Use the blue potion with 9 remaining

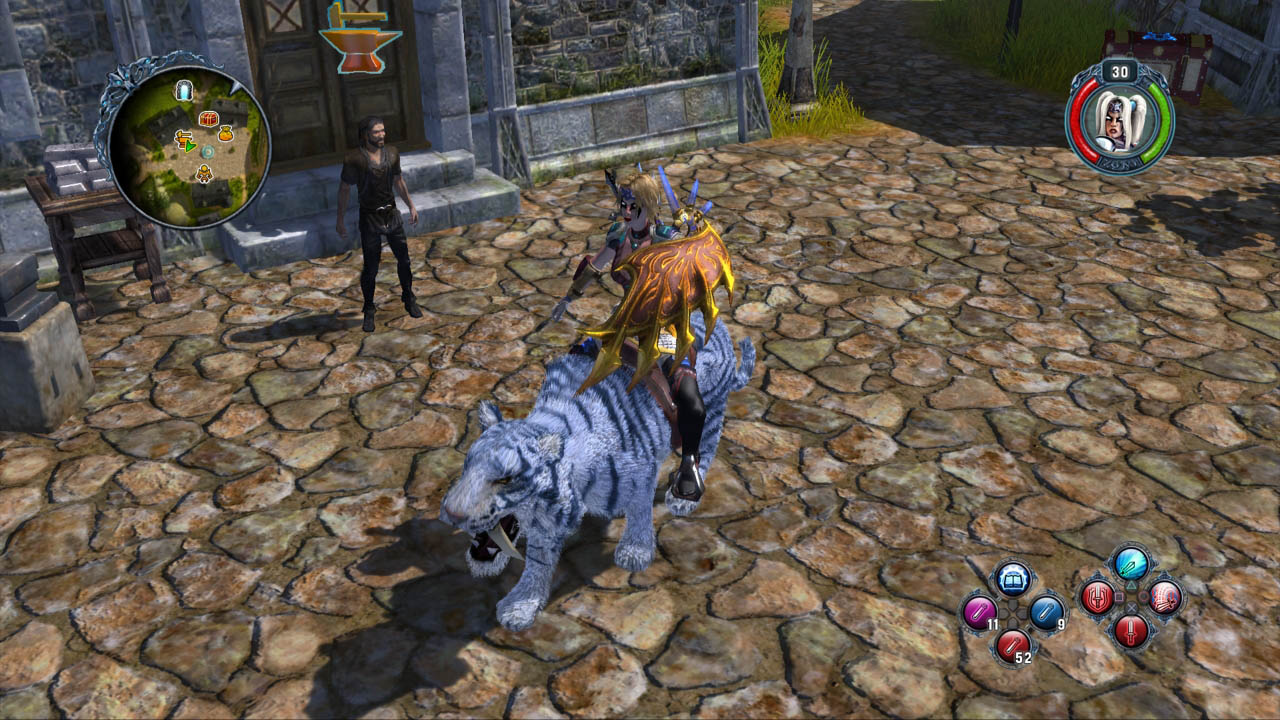1046,611
